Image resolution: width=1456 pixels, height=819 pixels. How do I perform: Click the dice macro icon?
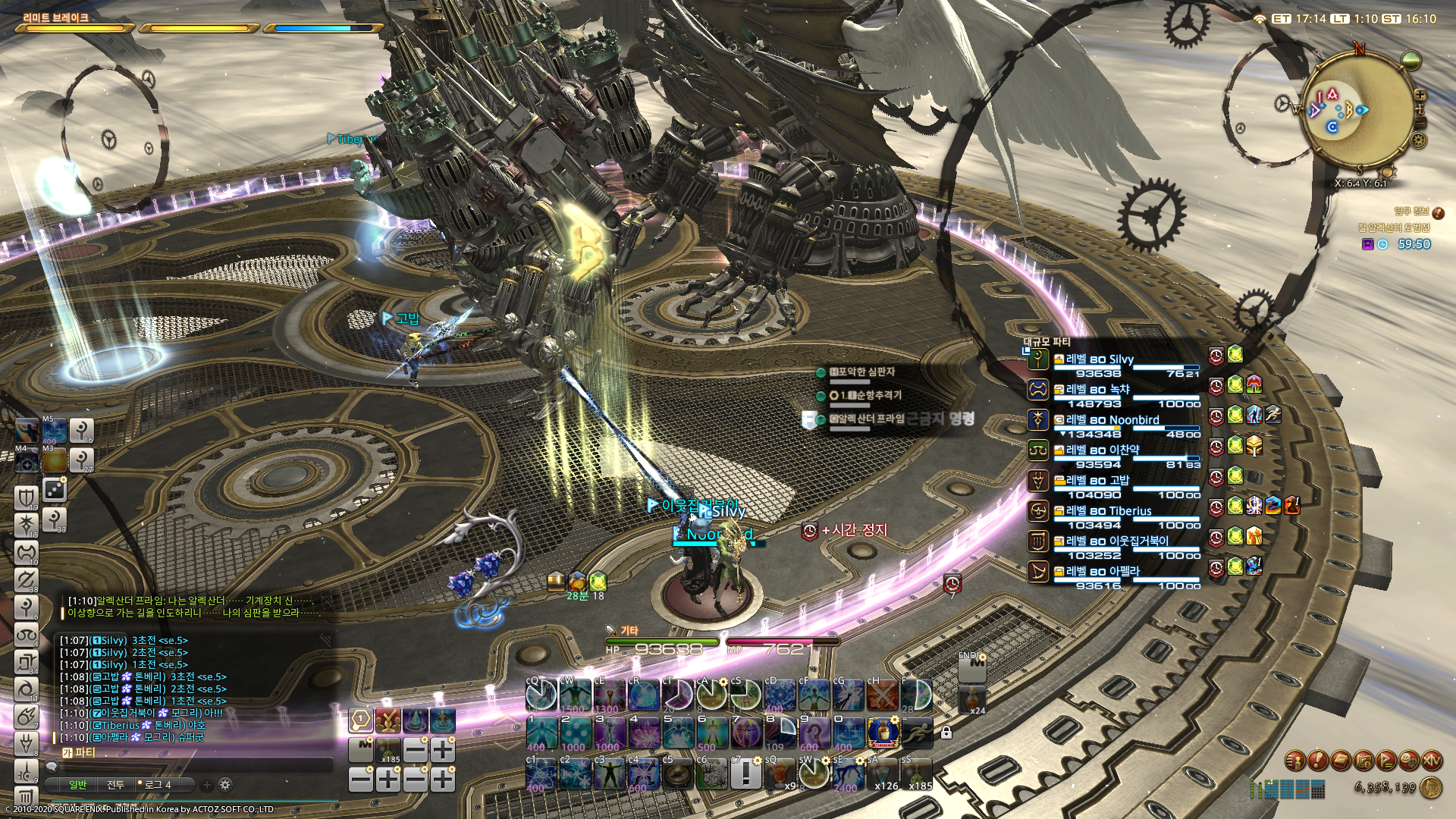pyautogui.click(x=55, y=491)
